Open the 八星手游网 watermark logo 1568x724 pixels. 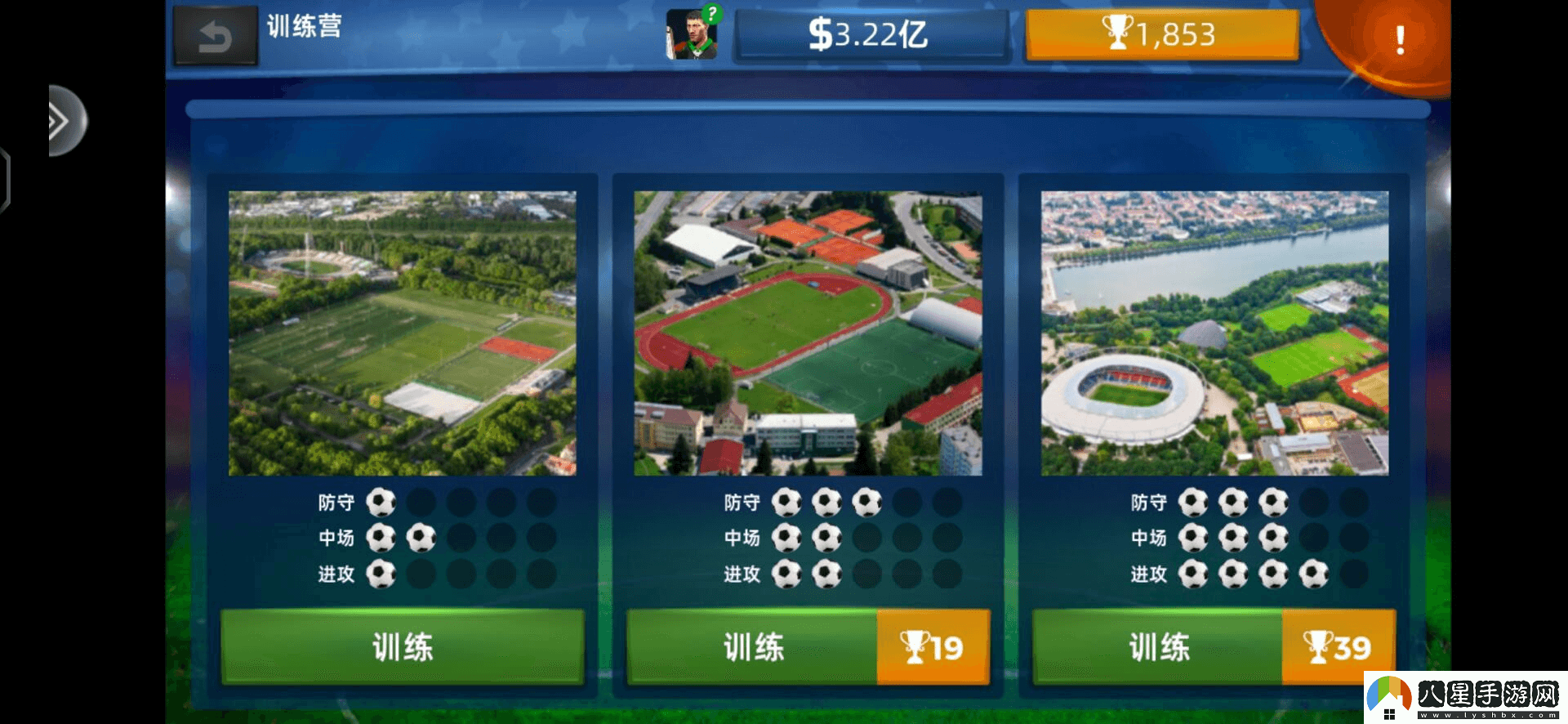1466,697
